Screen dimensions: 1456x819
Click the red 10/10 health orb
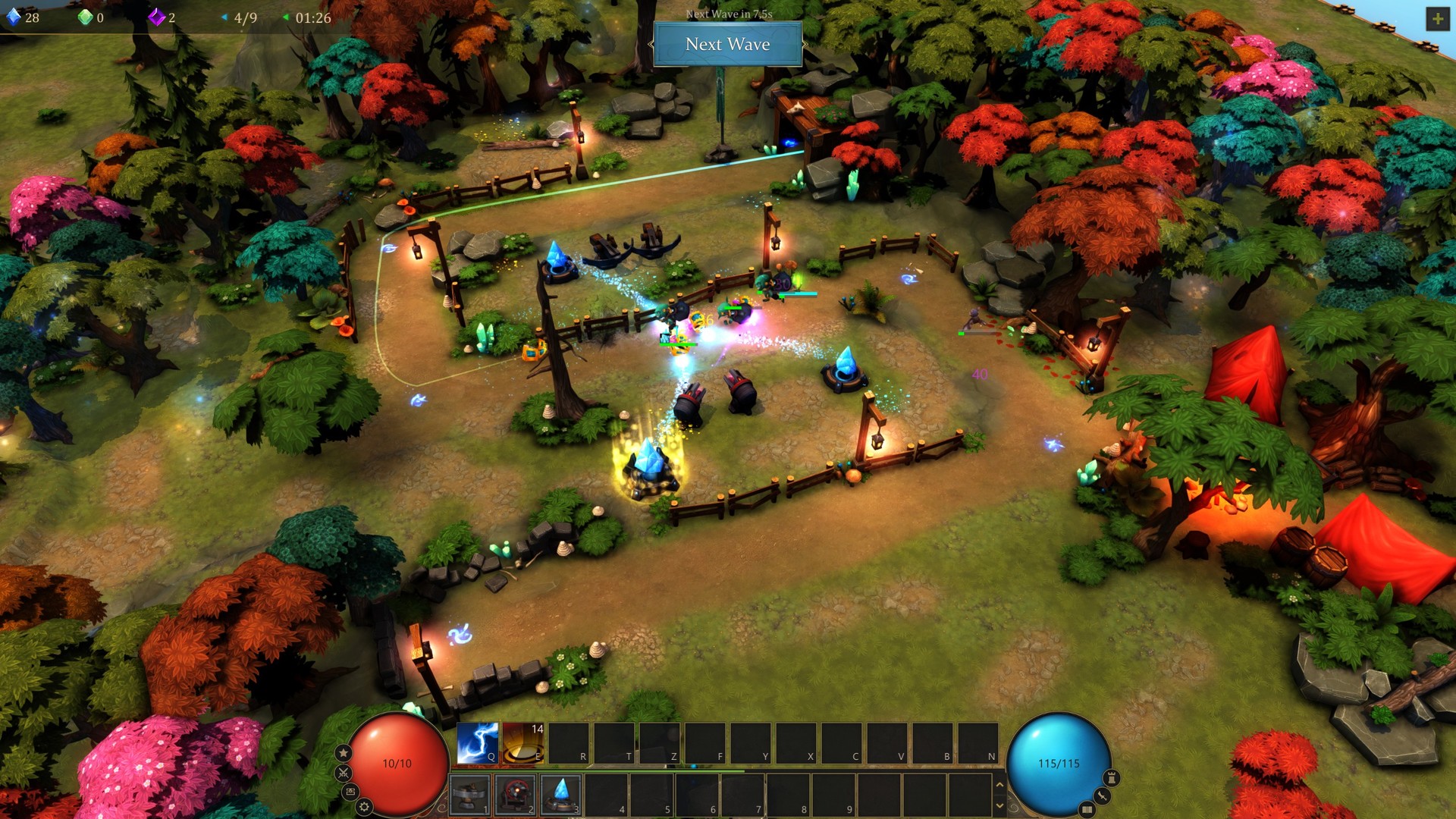point(398,762)
